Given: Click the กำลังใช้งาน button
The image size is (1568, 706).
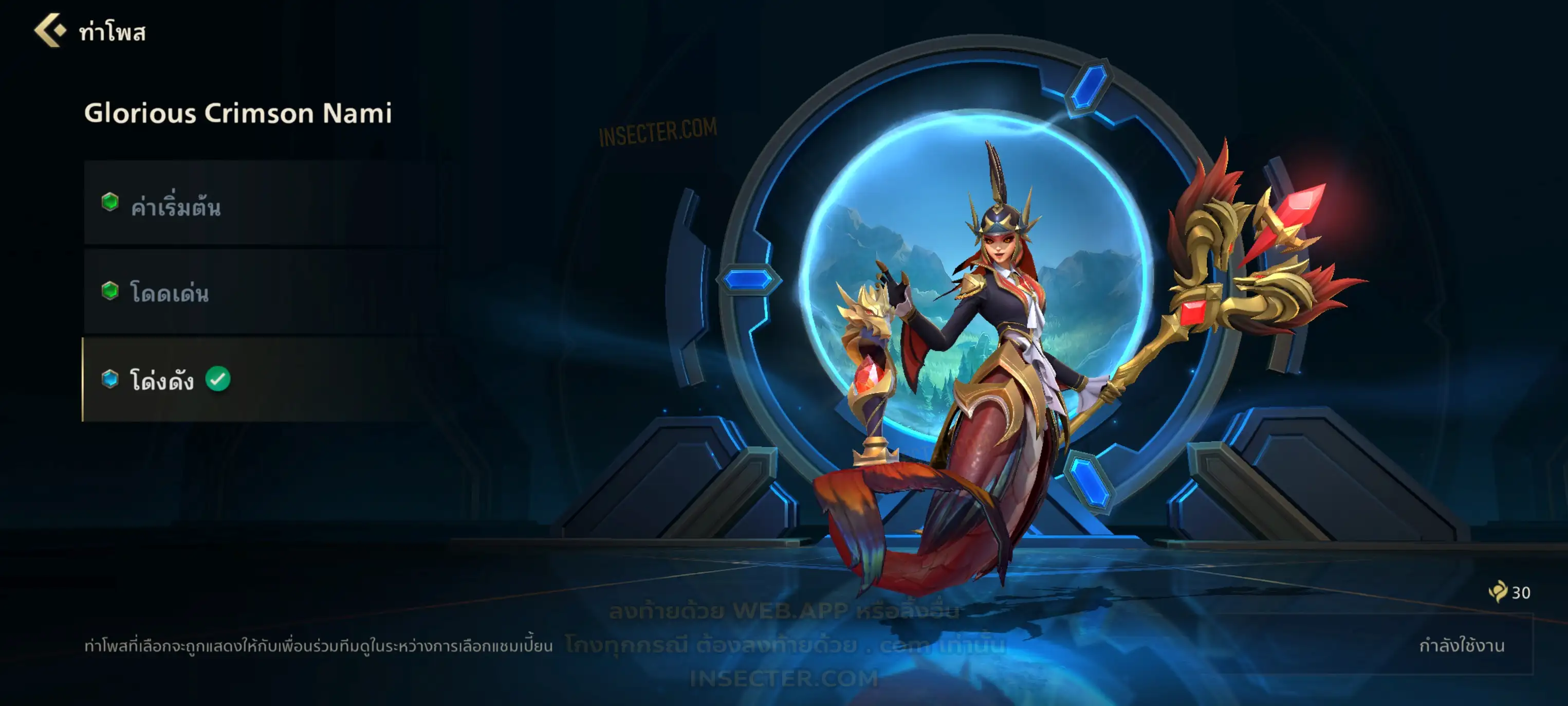Looking at the screenshot, I should [1461, 645].
